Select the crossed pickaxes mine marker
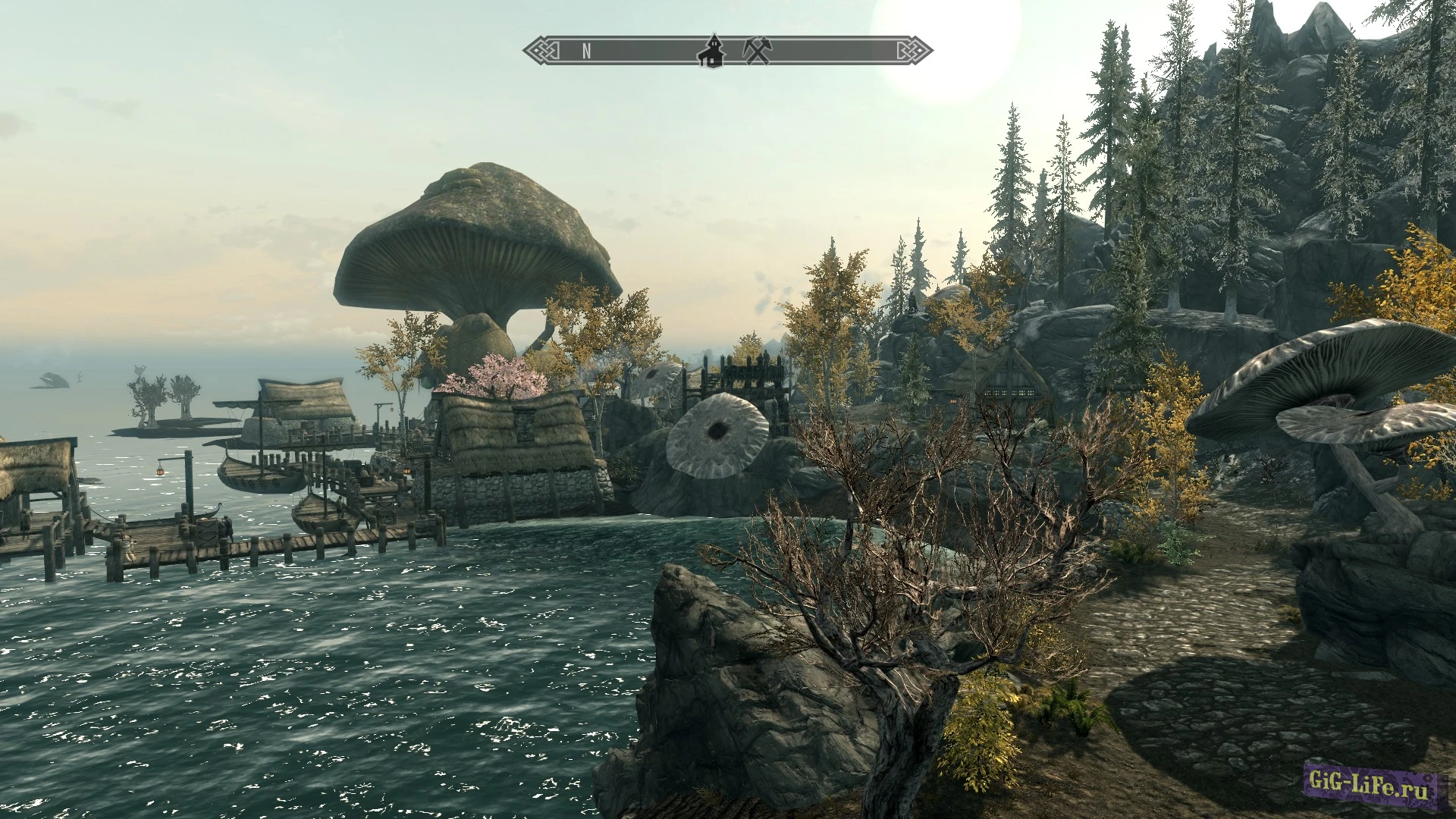The height and width of the screenshot is (819, 1456). pos(756,51)
